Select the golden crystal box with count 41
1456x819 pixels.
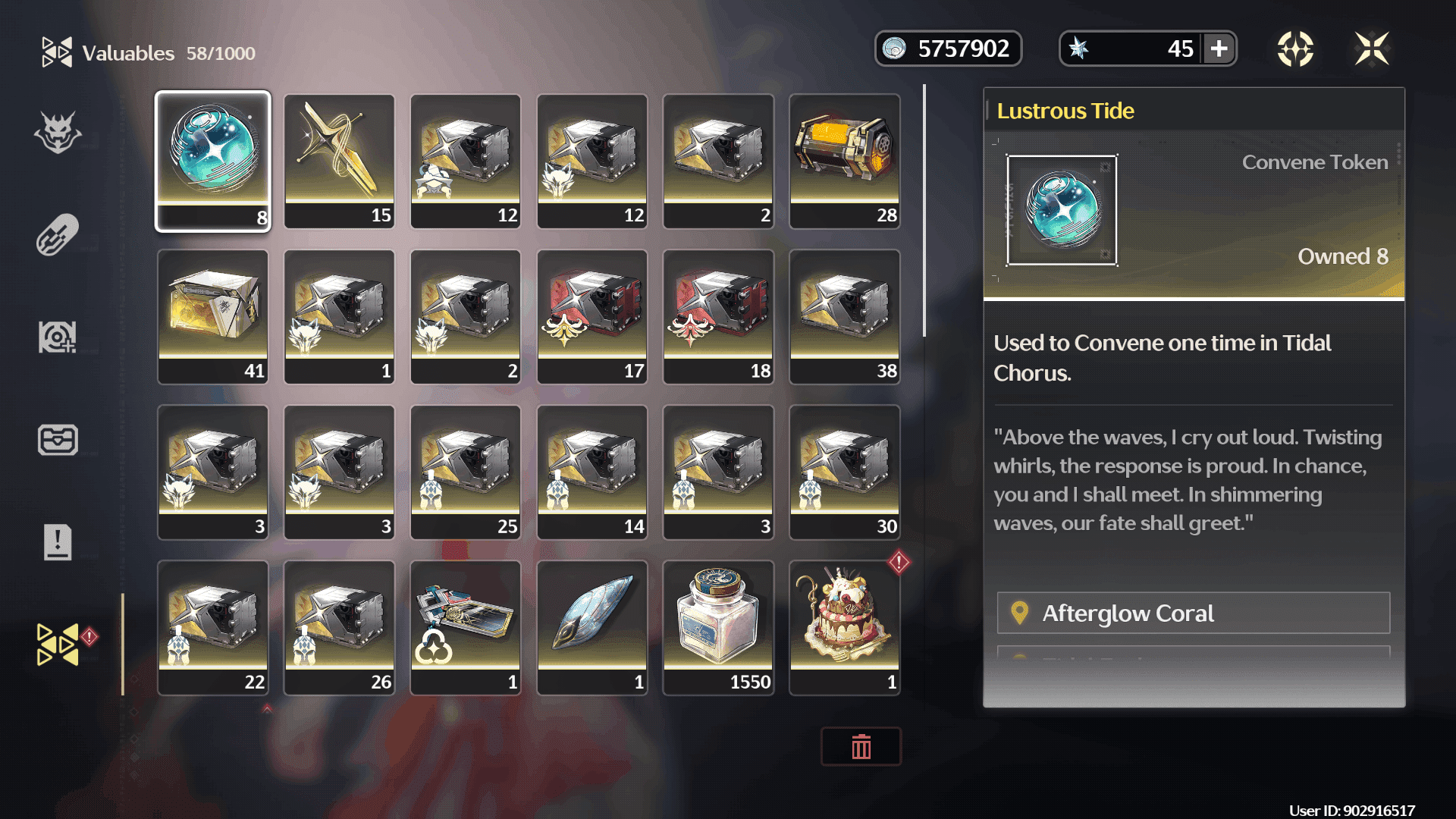click(x=213, y=316)
